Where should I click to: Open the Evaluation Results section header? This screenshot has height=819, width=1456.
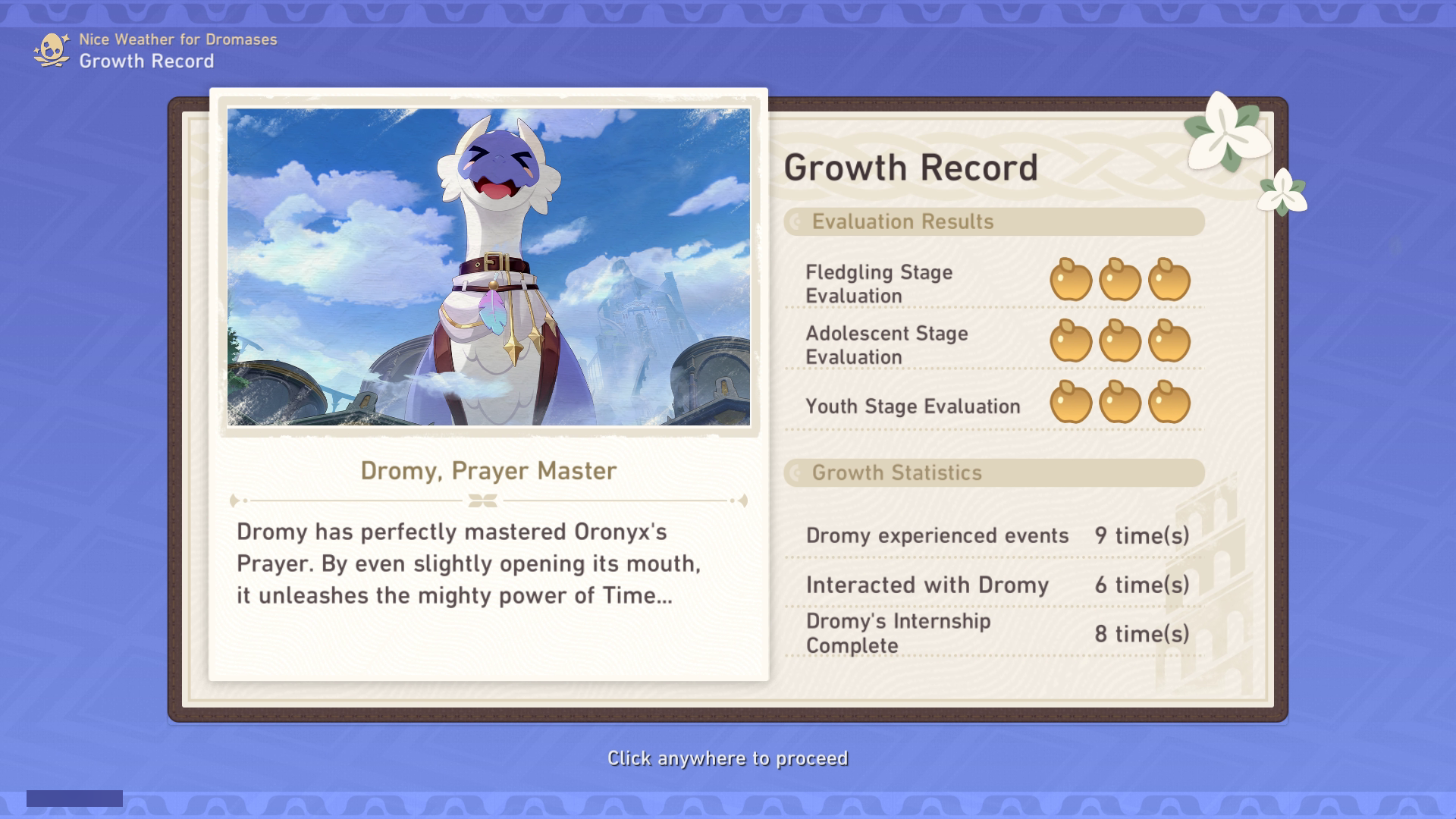(902, 222)
